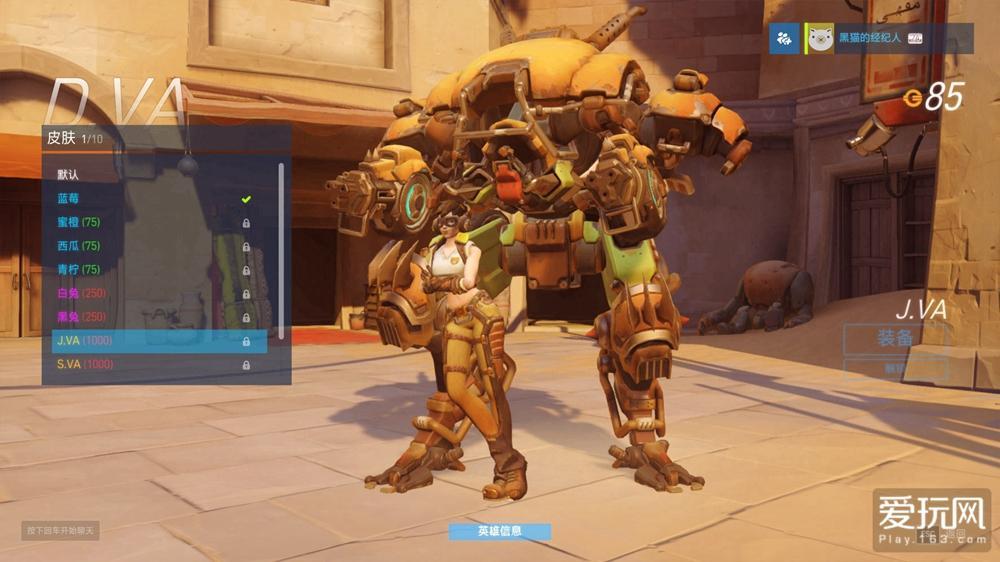
Task: Select the locked 蜜橙 skin
Action: point(150,222)
